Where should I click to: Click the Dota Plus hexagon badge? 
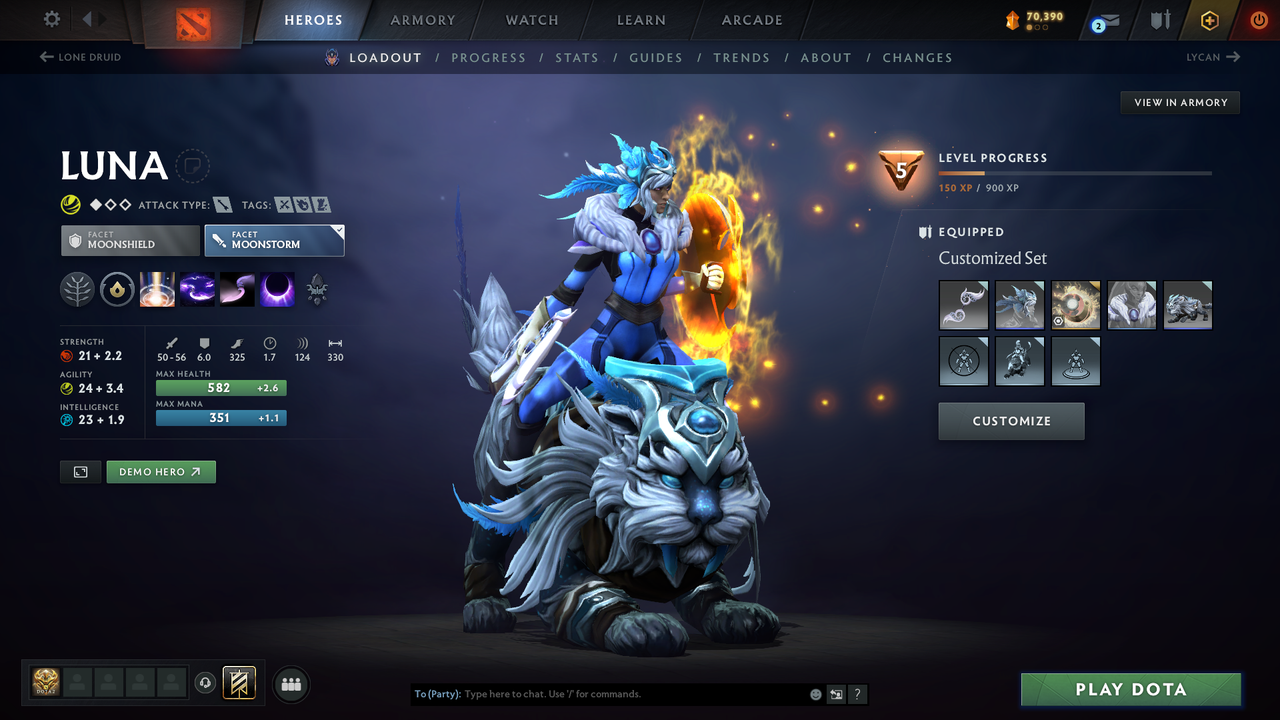1209,20
